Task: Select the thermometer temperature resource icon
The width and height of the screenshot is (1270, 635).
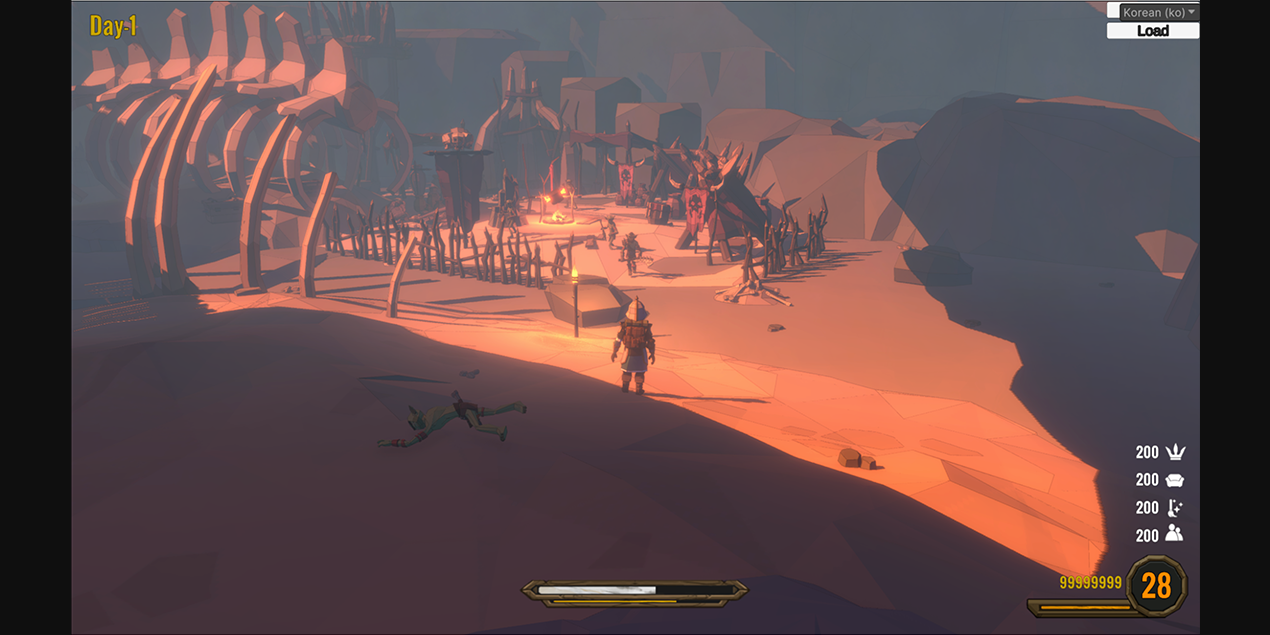Action: point(1175,507)
